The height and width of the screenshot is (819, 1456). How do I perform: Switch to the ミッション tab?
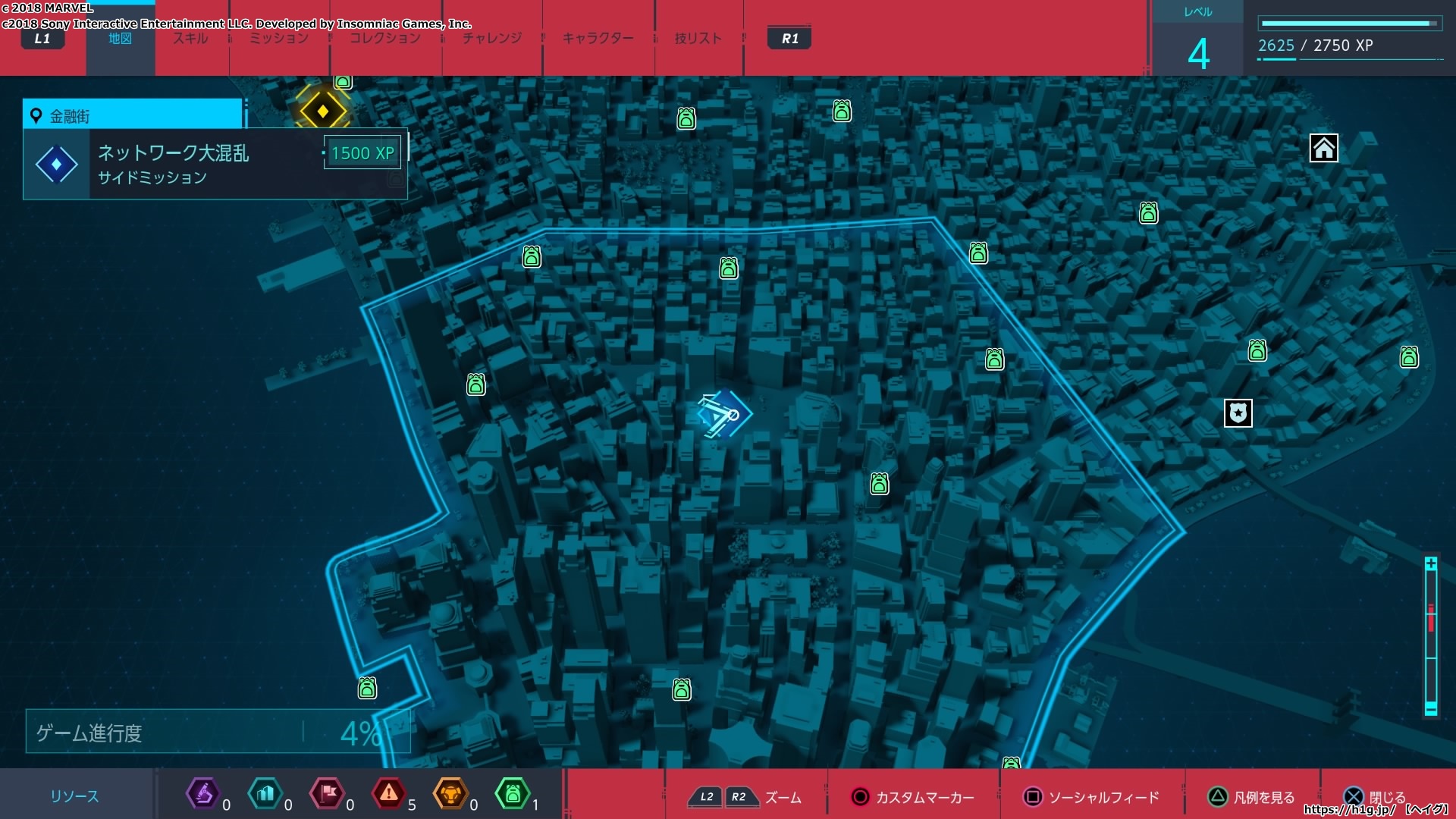pos(279,39)
